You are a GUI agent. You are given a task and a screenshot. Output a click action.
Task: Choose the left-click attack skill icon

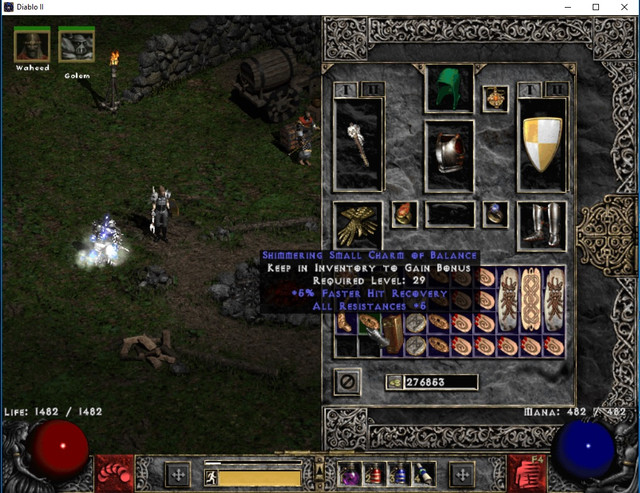[115, 469]
